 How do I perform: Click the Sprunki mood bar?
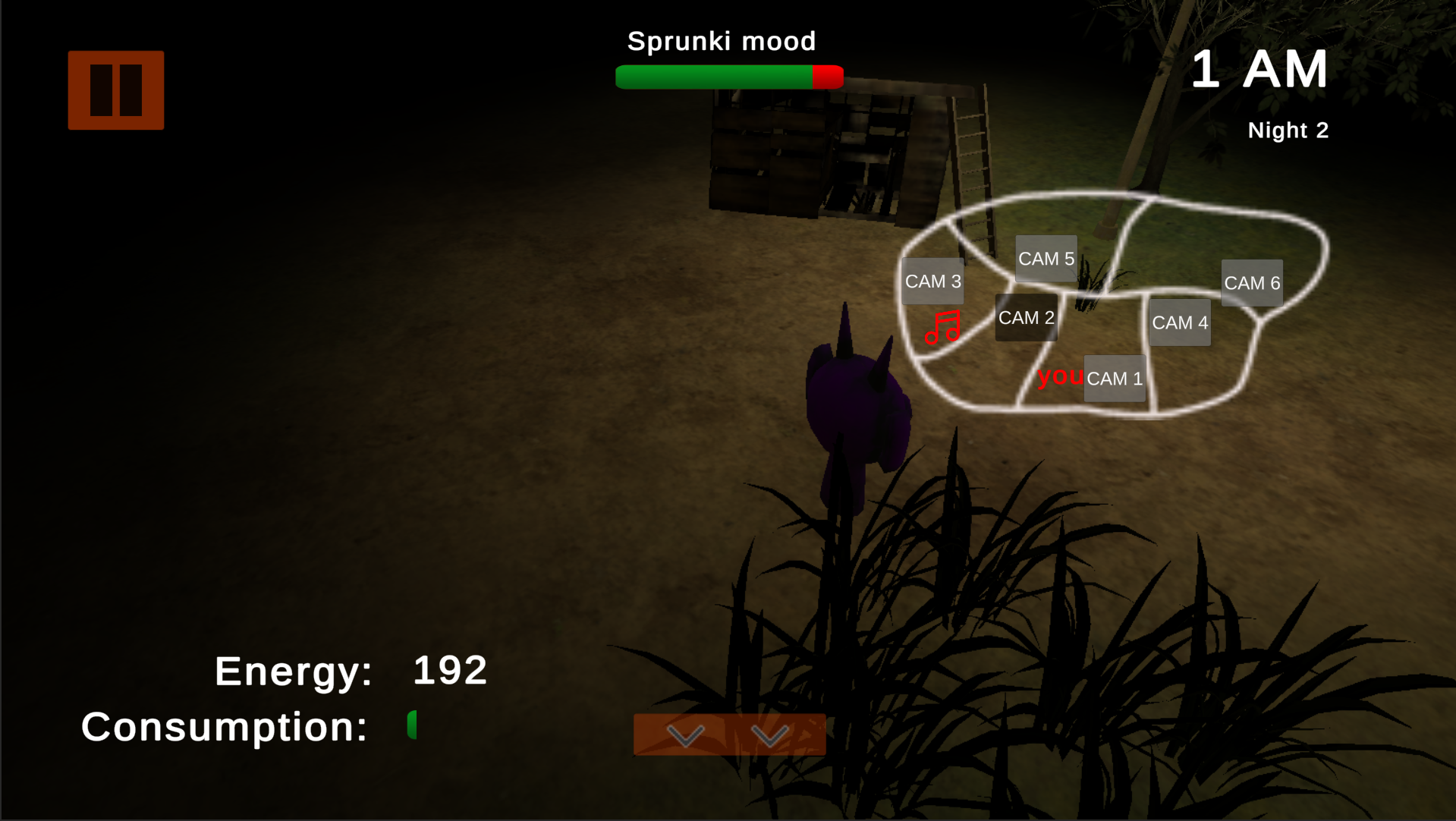pos(728,76)
